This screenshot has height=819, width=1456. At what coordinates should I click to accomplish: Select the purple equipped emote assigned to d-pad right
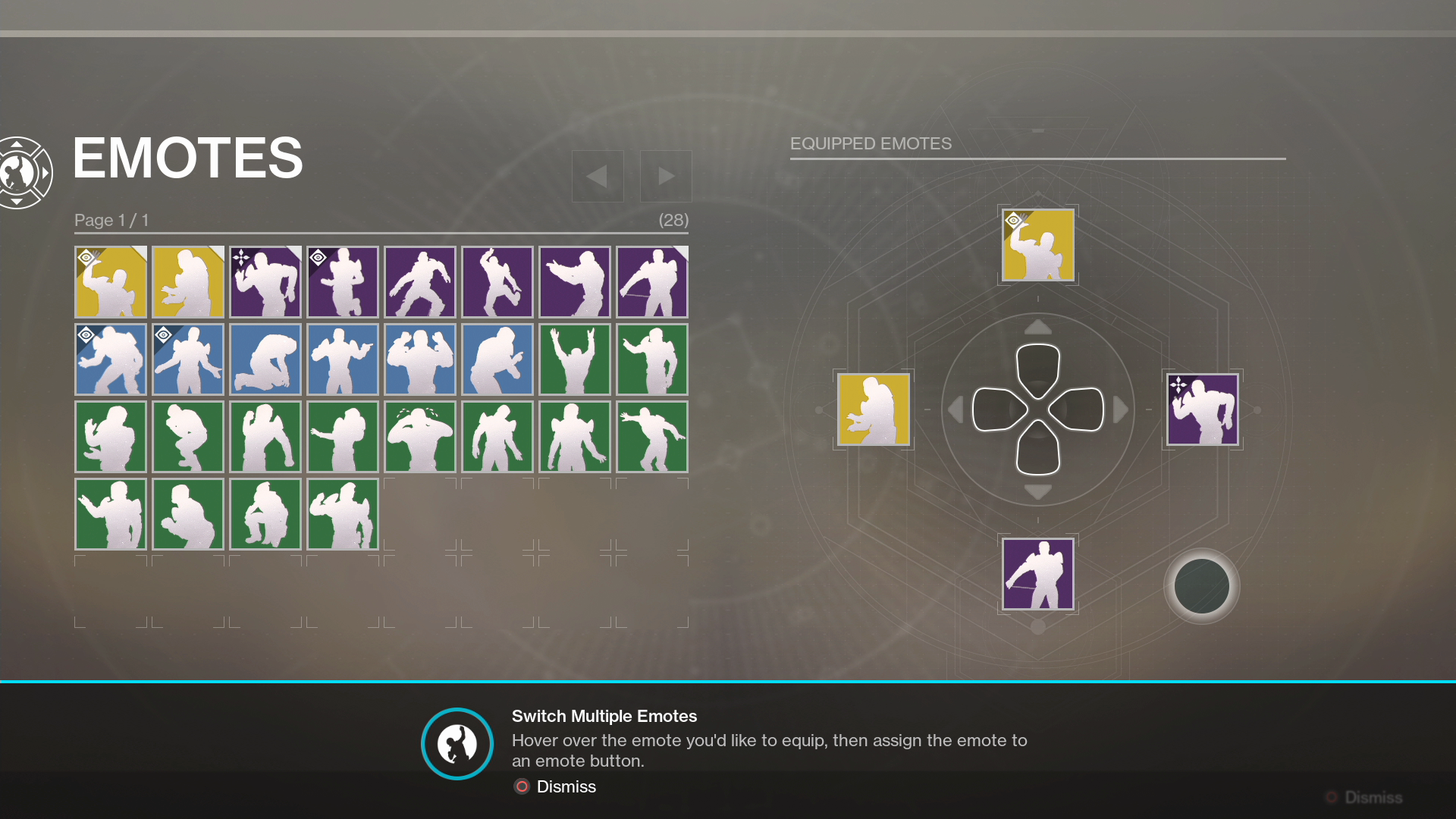1202,409
